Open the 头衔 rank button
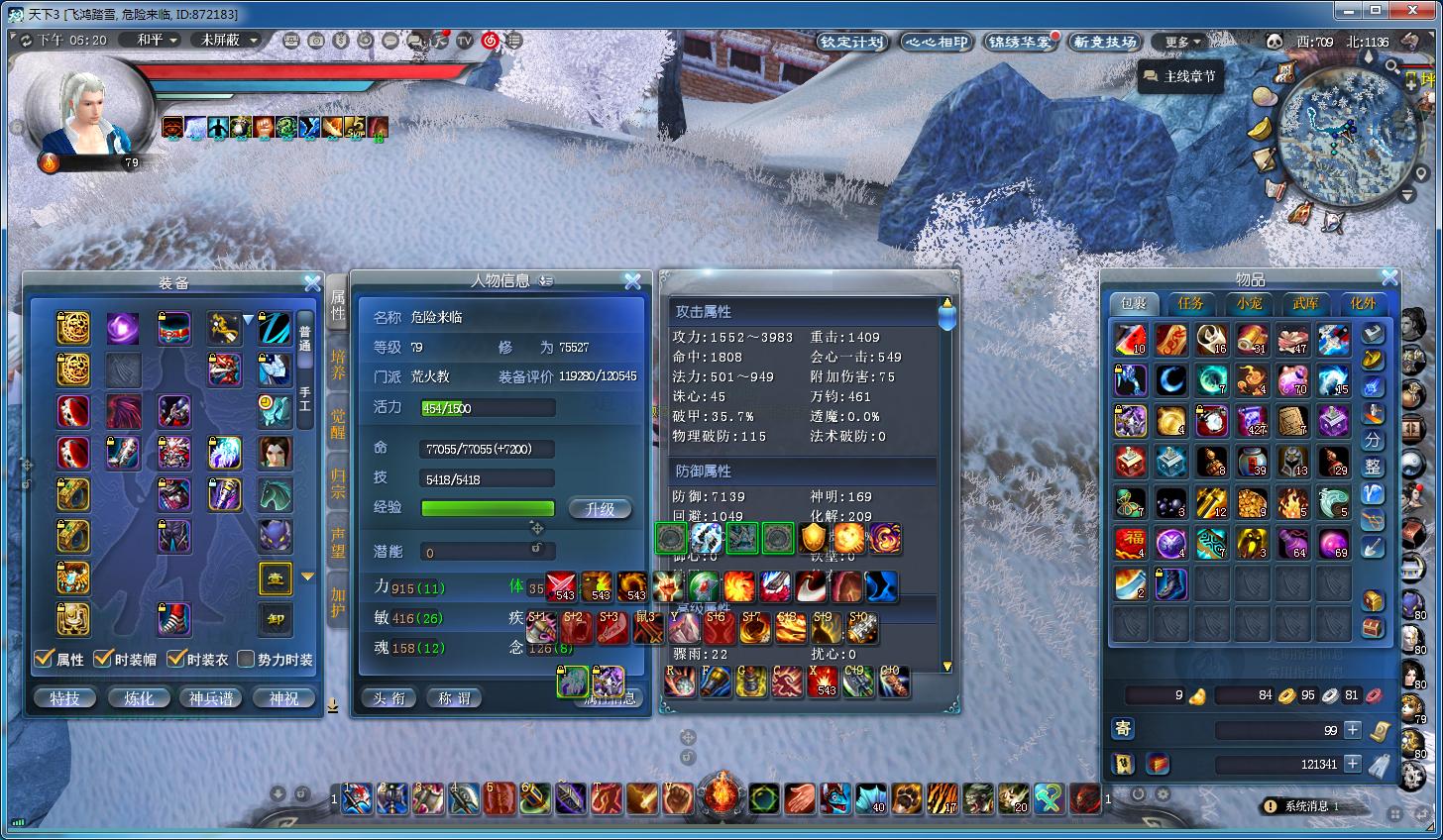 (x=389, y=698)
